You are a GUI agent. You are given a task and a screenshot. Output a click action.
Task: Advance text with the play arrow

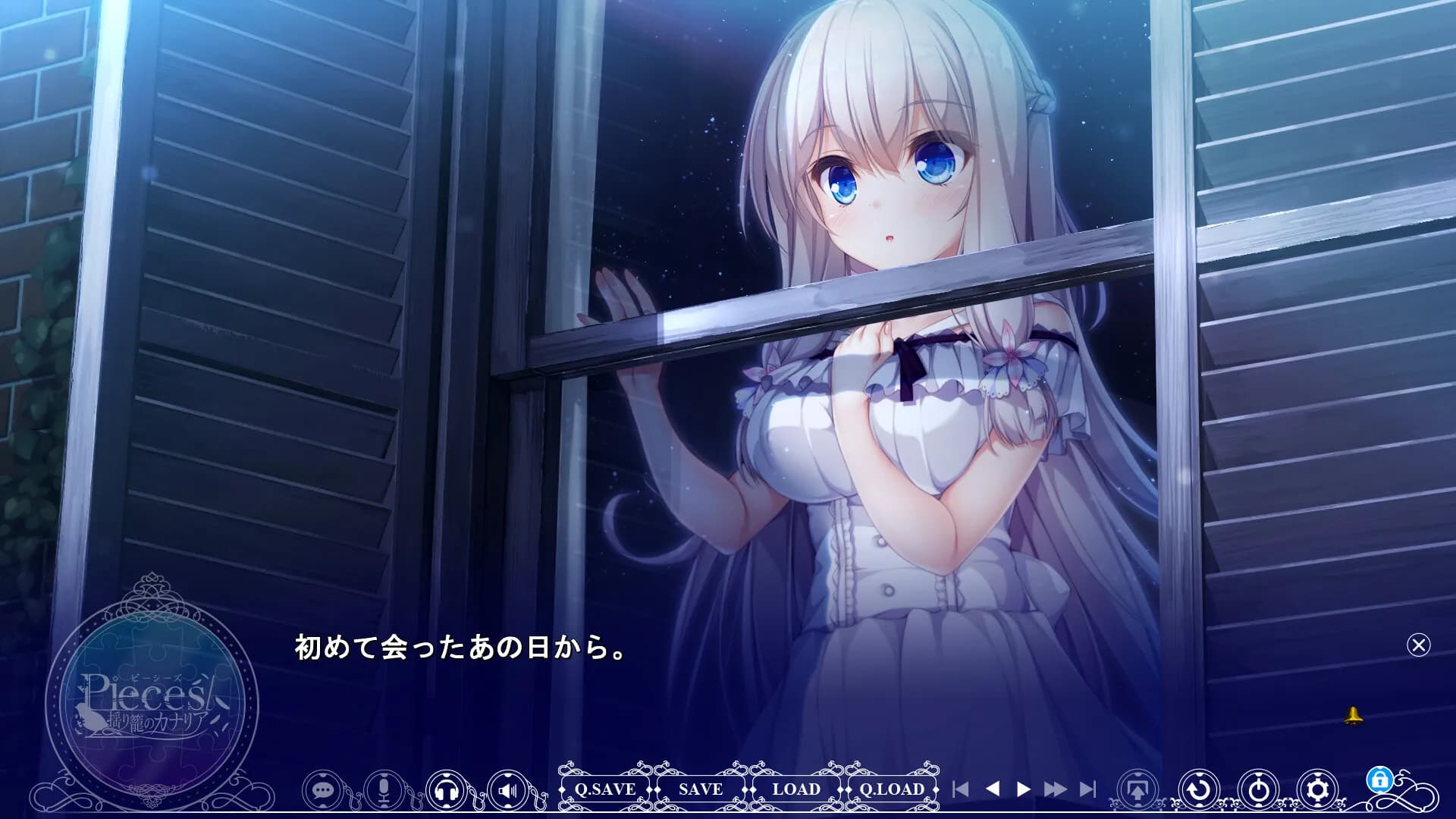pos(1024,789)
